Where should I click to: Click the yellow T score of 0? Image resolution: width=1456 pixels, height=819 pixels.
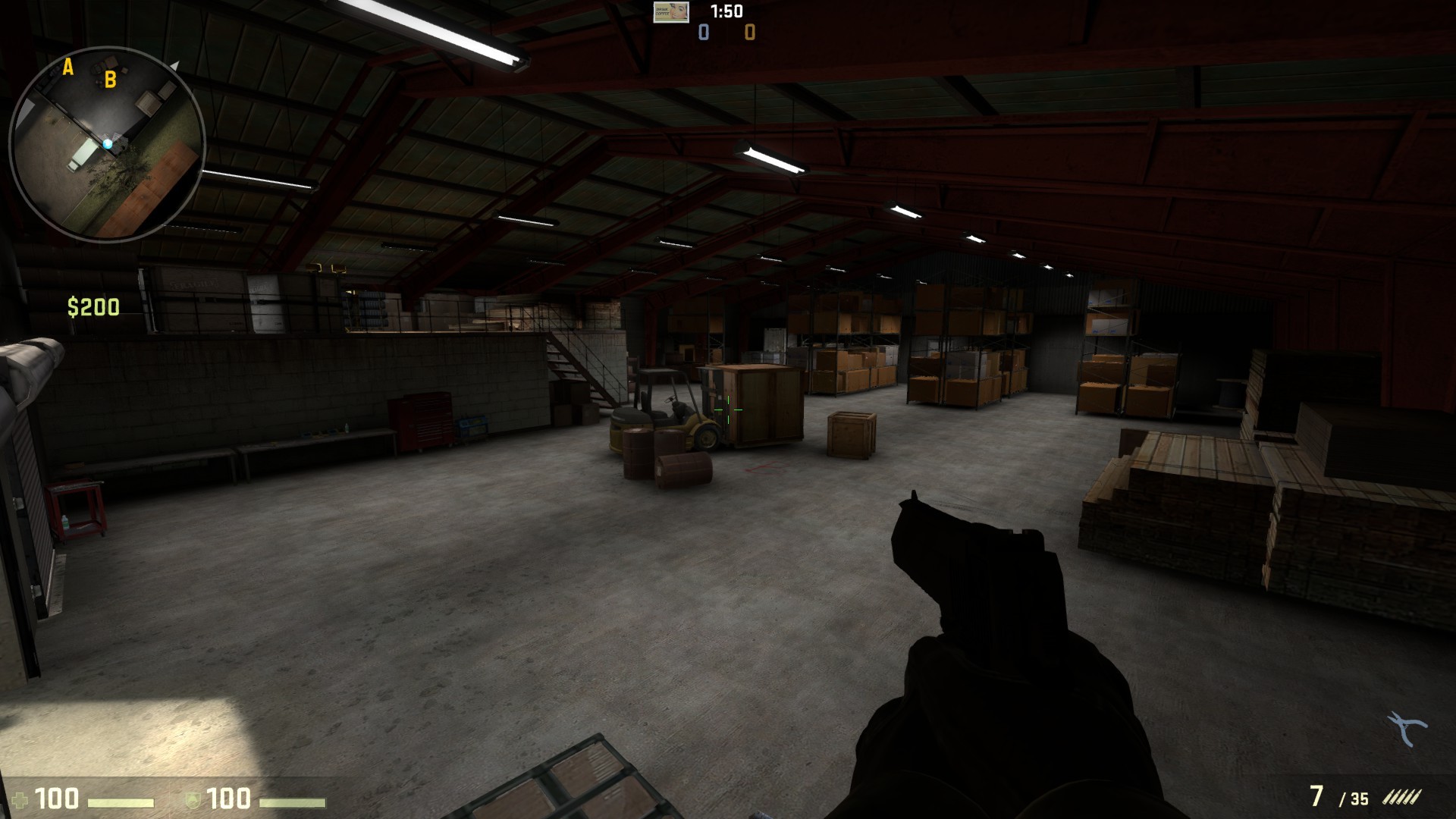coord(748,33)
